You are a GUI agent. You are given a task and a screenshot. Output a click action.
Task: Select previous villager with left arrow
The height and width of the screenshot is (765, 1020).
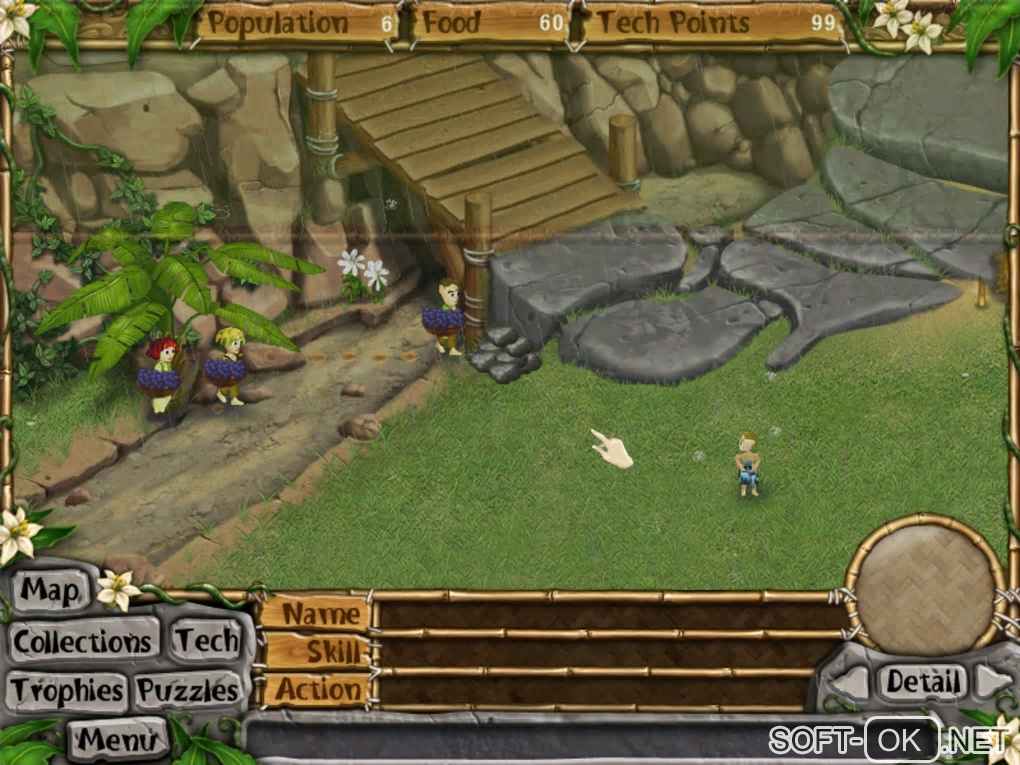click(x=850, y=683)
